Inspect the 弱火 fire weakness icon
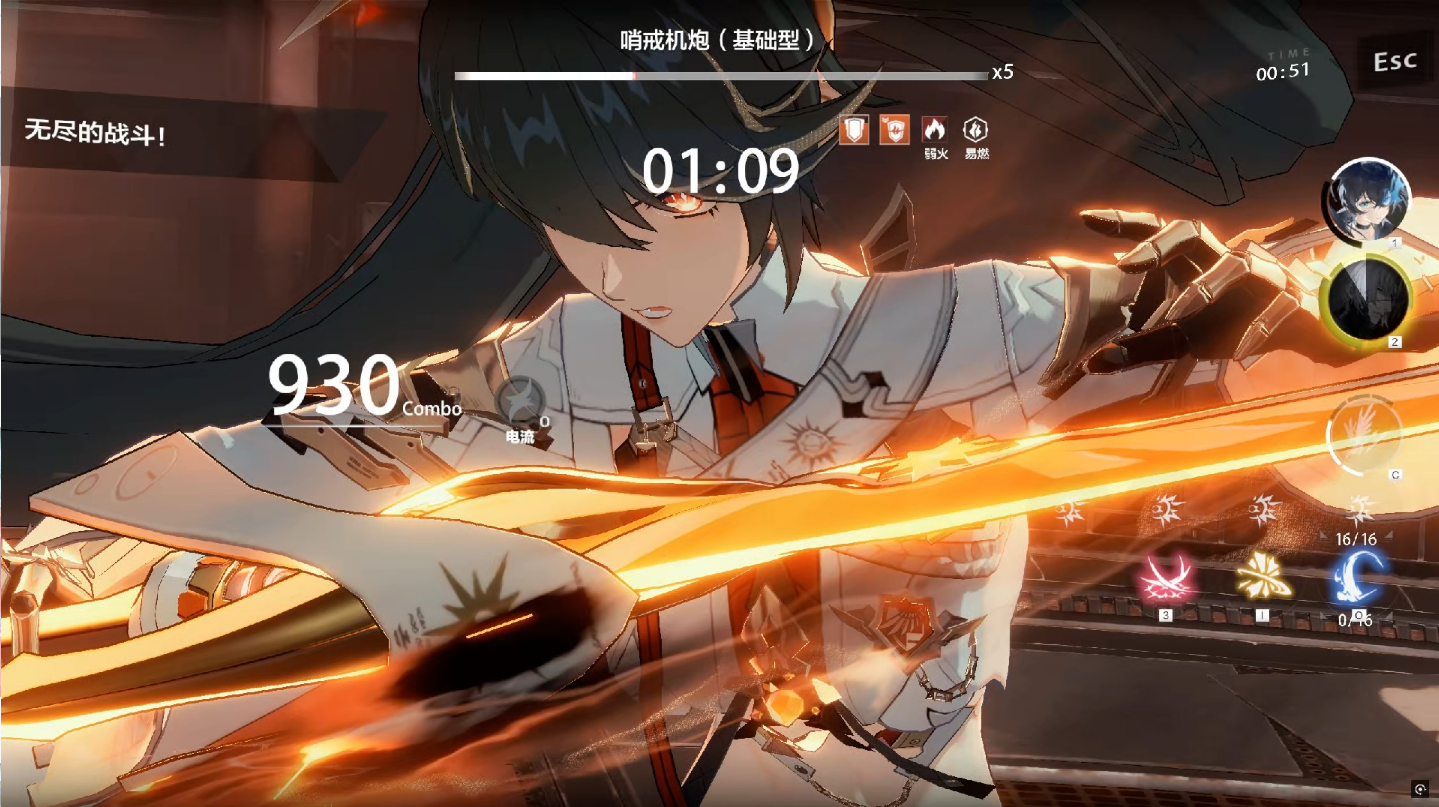 [x=935, y=130]
